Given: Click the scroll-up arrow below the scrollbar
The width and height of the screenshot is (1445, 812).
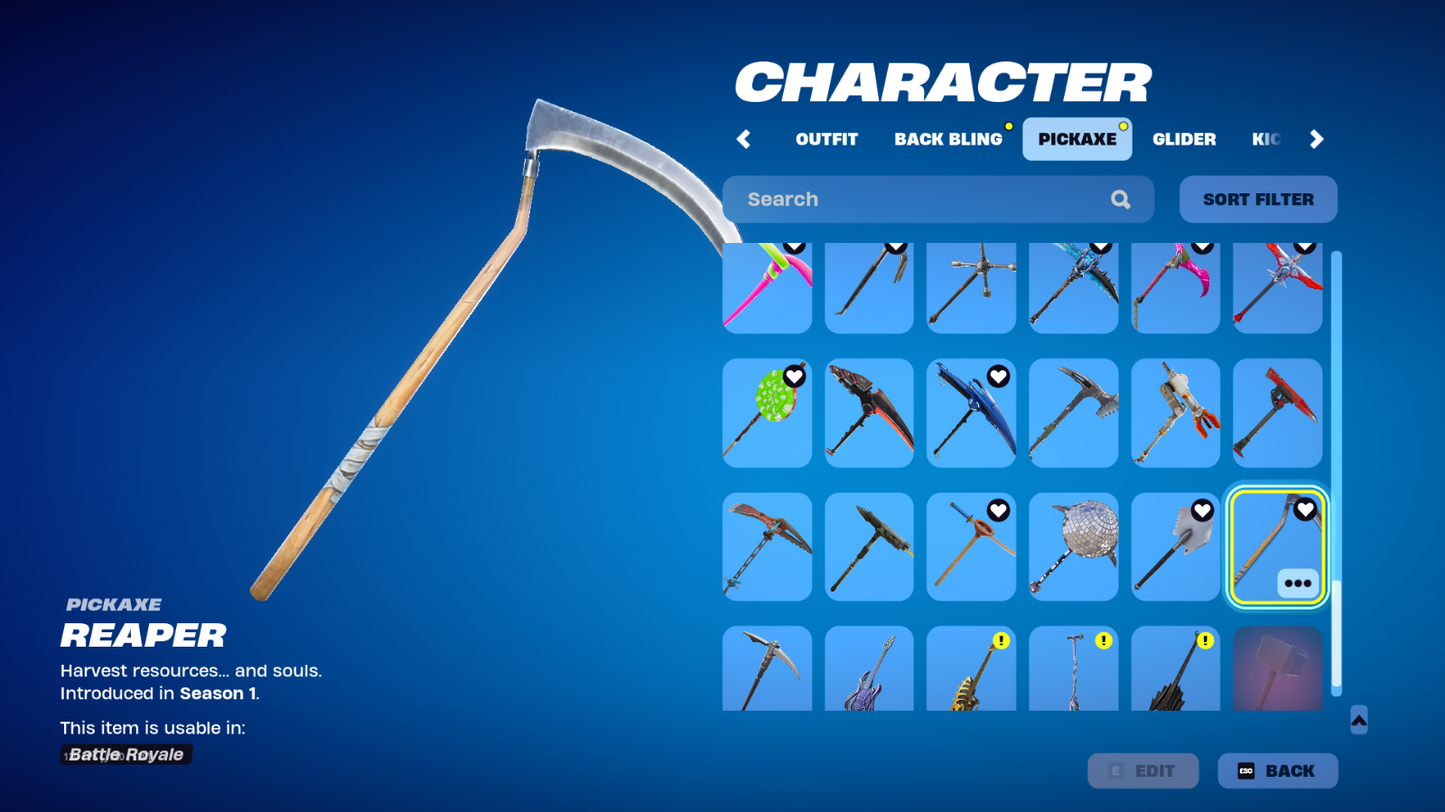Looking at the screenshot, I should [1357, 719].
